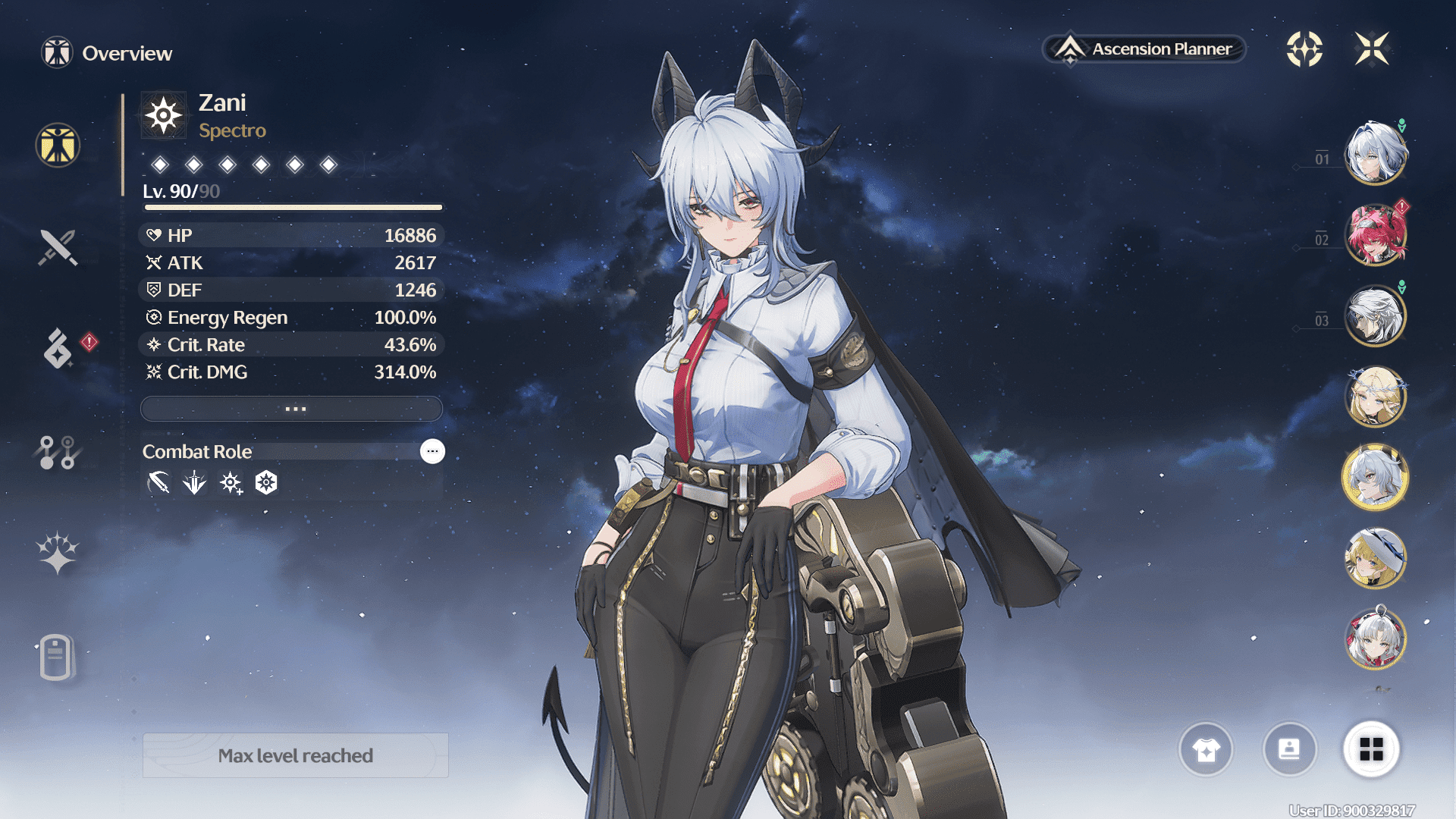Image resolution: width=1456 pixels, height=819 pixels.
Task: Open the outfit wardrobe shirt button
Action: (x=1206, y=749)
